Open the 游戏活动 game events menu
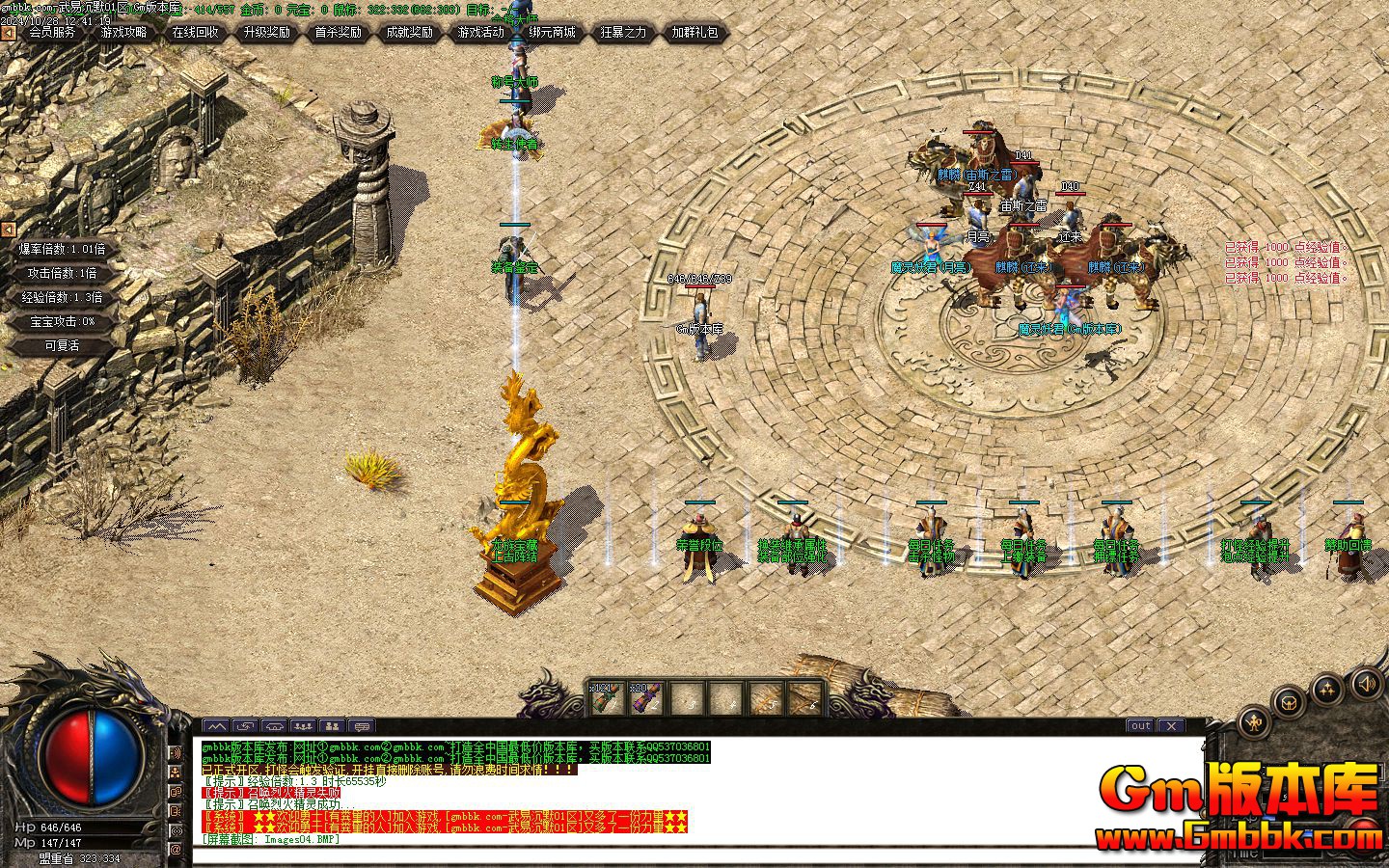This screenshot has width=1389, height=868. tap(481, 33)
